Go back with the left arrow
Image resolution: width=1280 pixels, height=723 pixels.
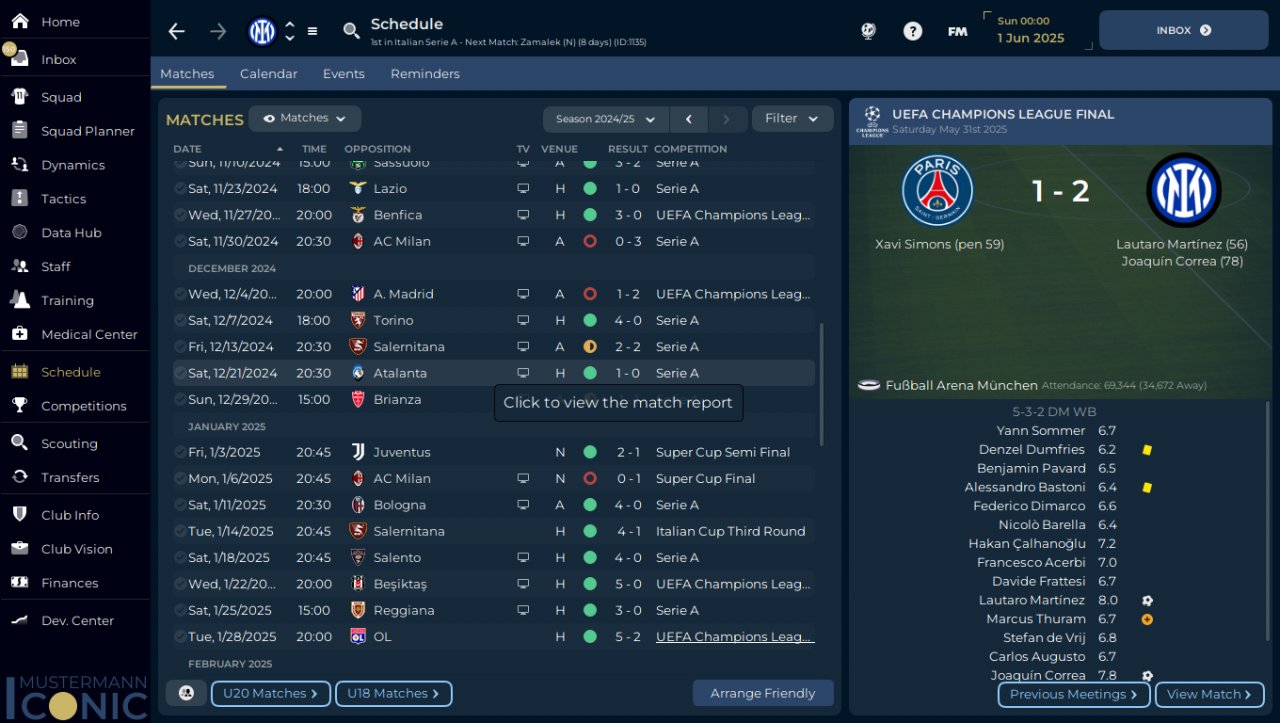click(177, 31)
